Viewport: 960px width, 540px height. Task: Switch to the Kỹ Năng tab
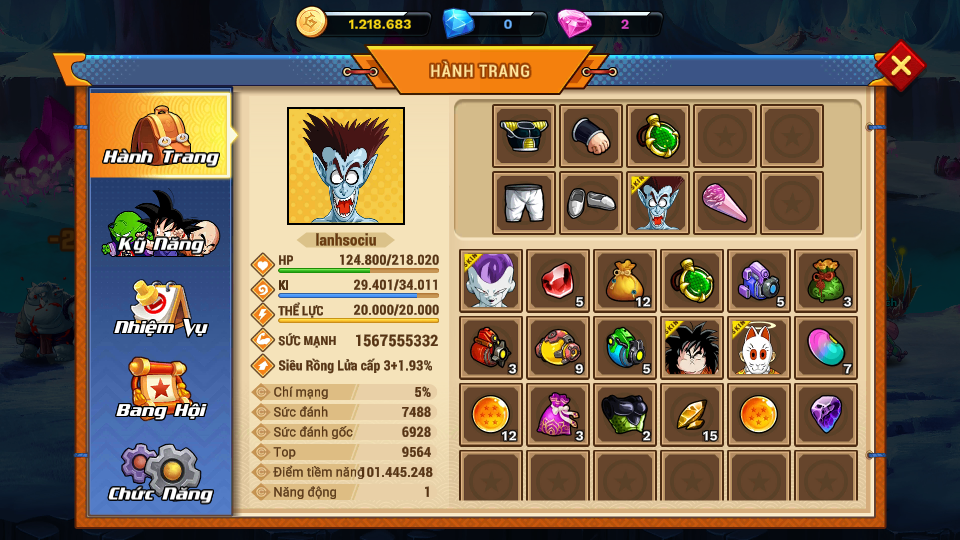(160, 224)
